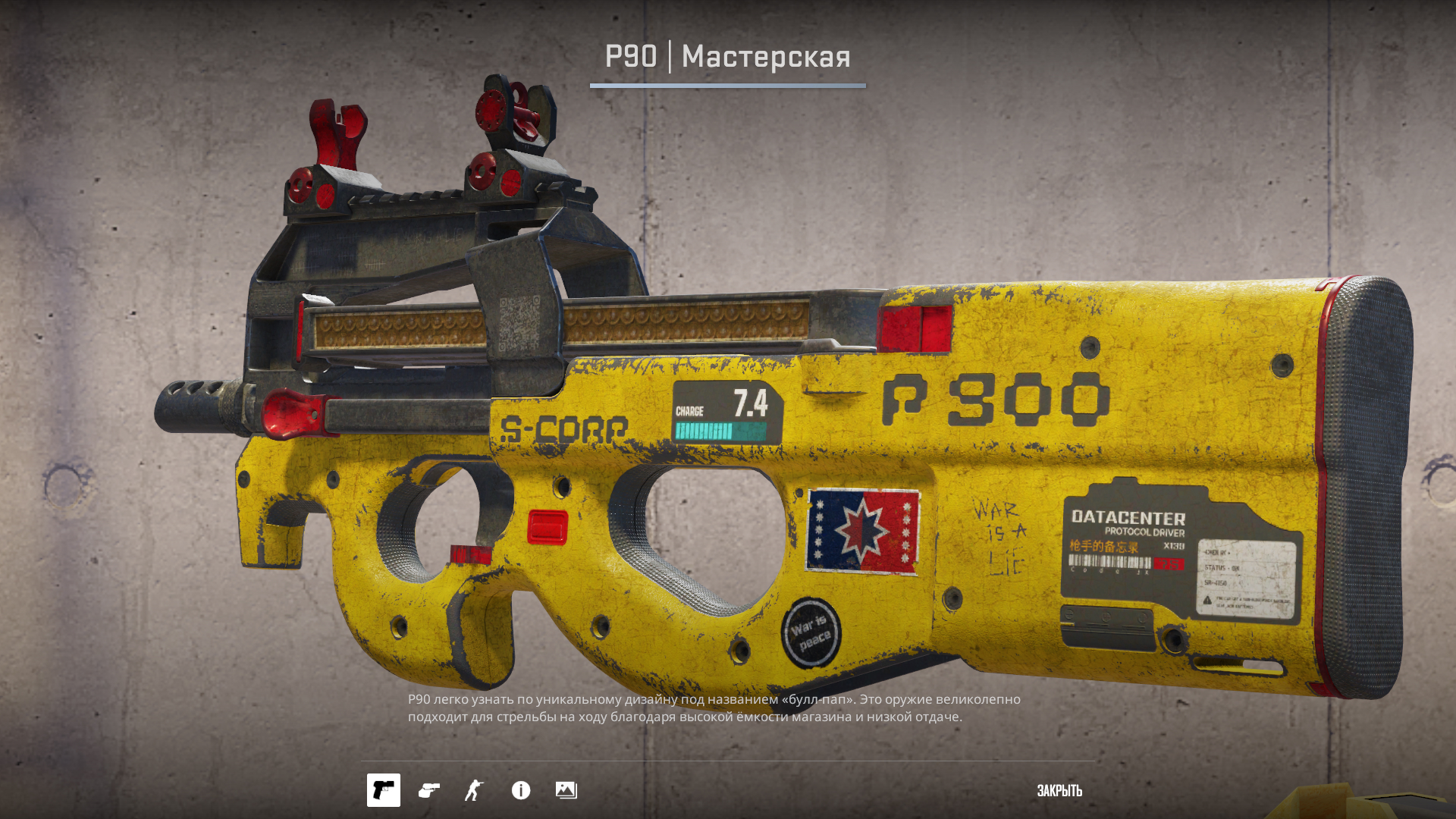
Task: Select the pistol weapon-view icon
Action: pyautogui.click(x=384, y=790)
